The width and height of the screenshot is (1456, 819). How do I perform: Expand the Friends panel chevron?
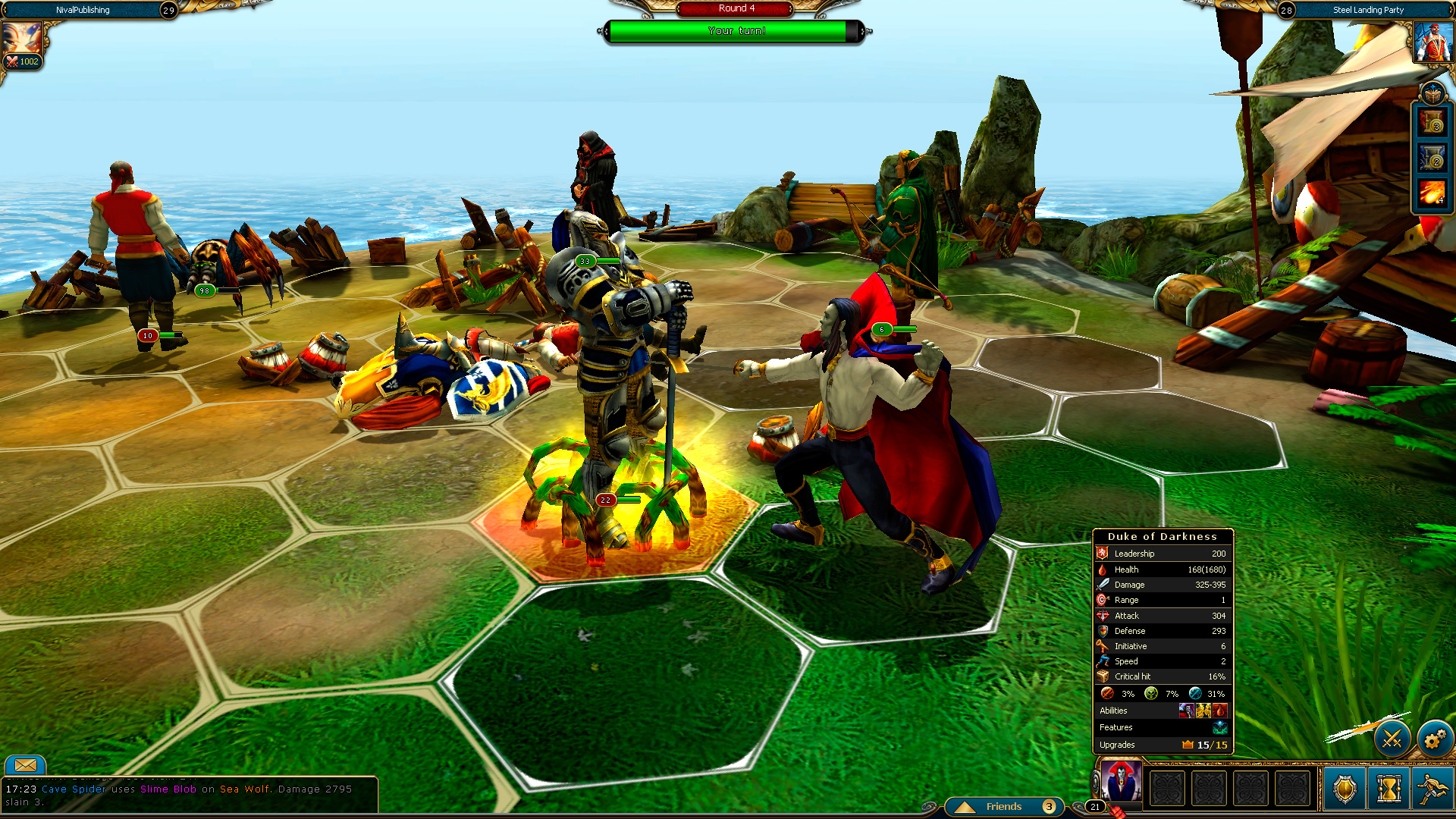coord(965,807)
